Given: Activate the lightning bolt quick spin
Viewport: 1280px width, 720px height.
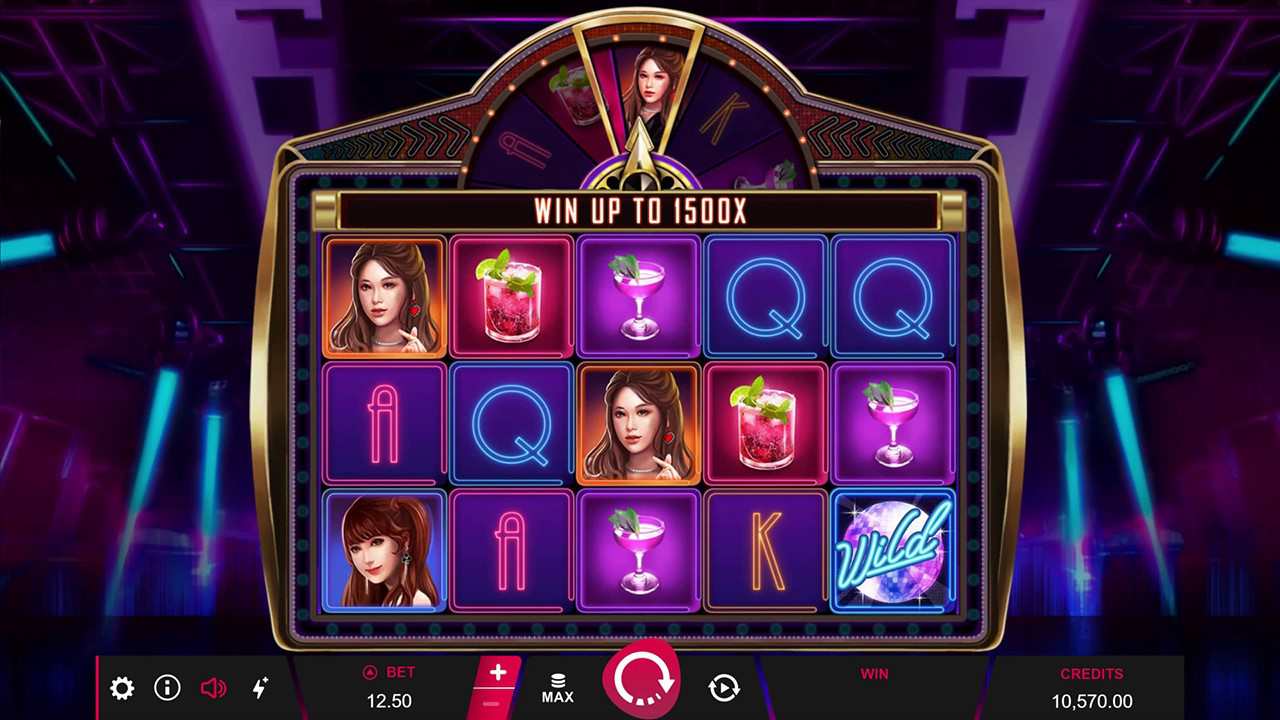Looking at the screenshot, I should [260, 687].
